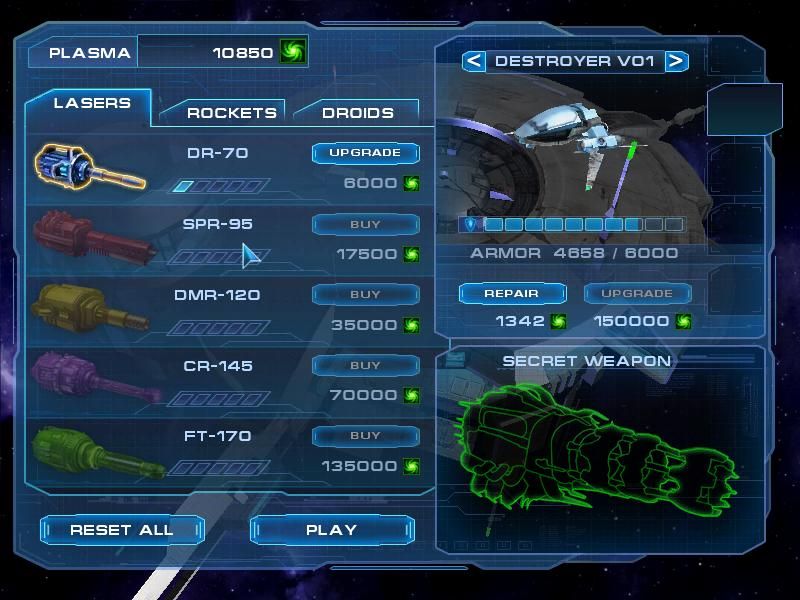The image size is (800, 600).
Task: Select the previous ship with left arrow
Action: click(x=474, y=61)
